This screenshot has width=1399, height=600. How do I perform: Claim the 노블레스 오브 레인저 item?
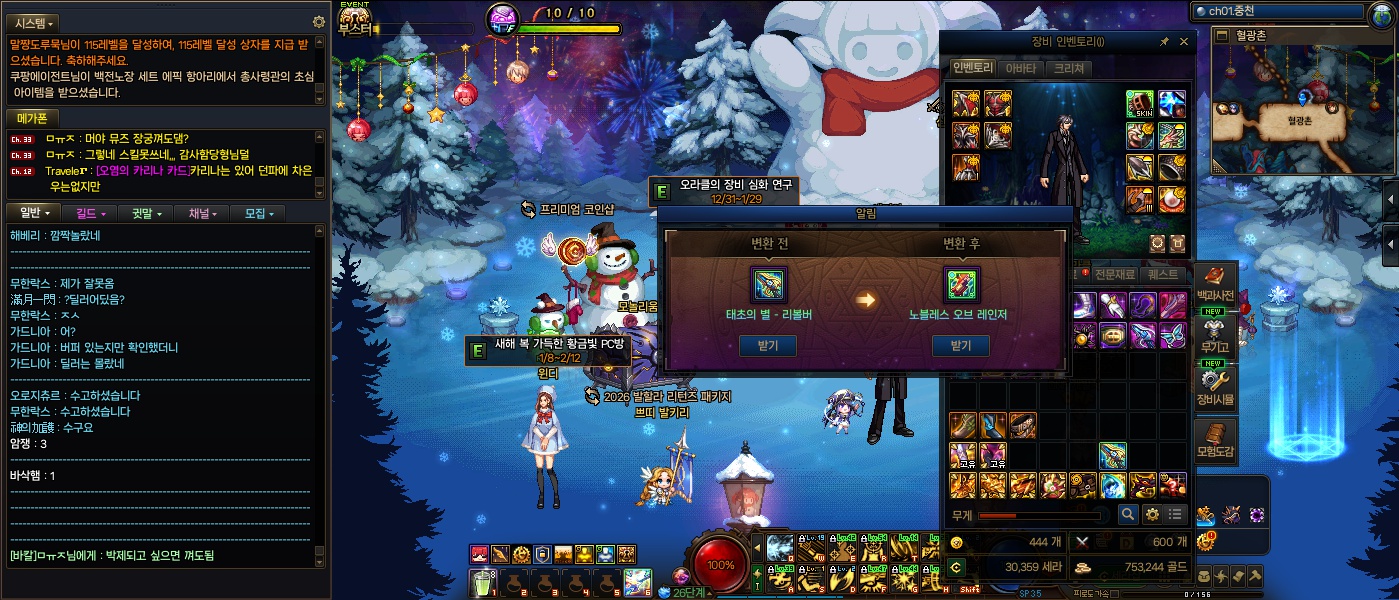[x=960, y=346]
